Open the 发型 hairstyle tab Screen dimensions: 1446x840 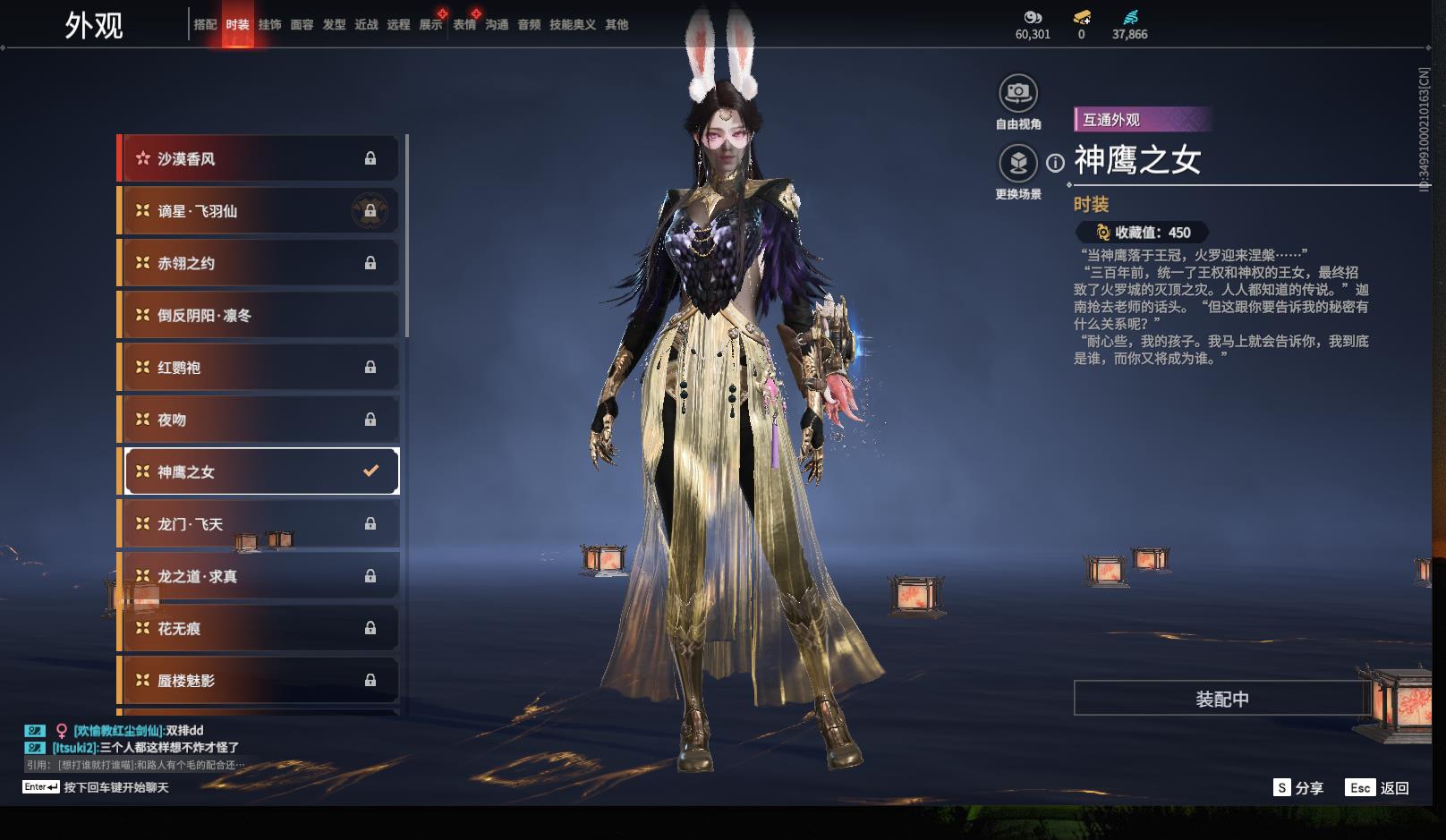[x=334, y=25]
